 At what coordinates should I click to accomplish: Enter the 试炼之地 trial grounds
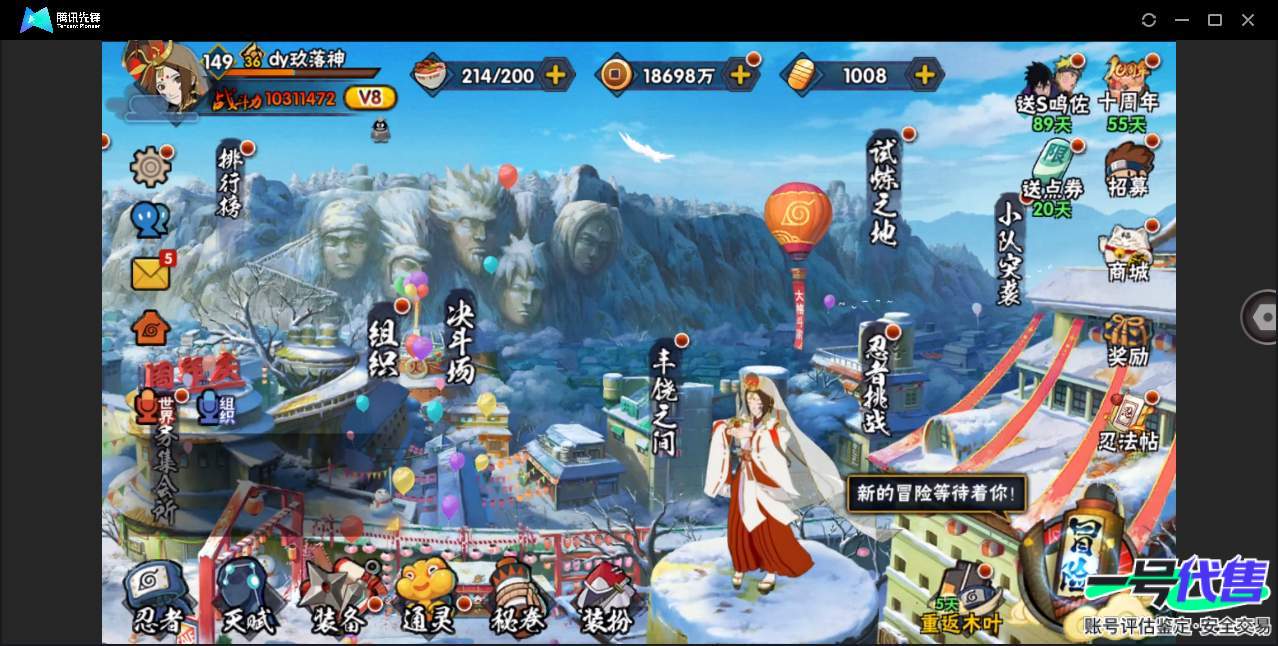coord(884,190)
